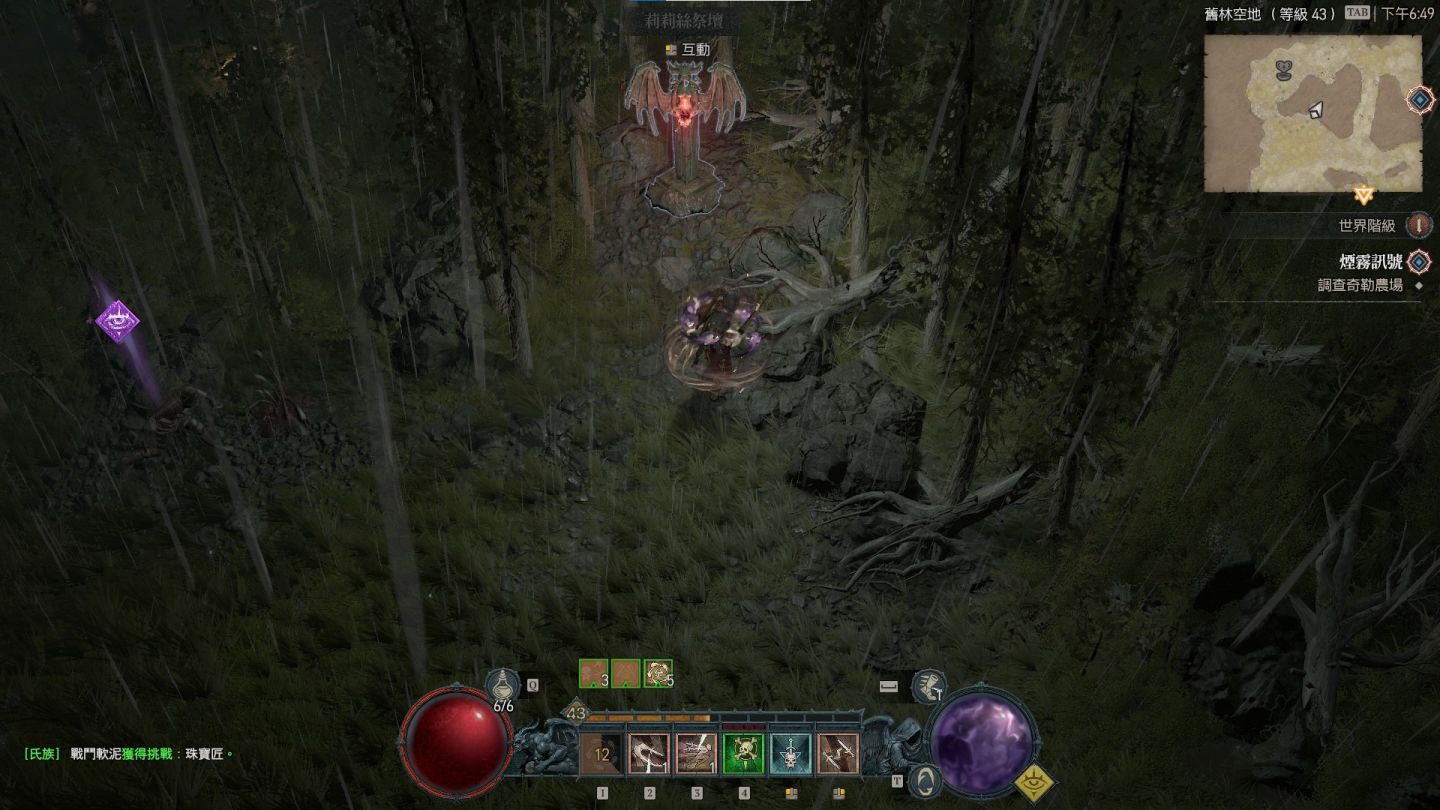Click the evade boot icon
The image size is (1440, 810).
coord(929,686)
